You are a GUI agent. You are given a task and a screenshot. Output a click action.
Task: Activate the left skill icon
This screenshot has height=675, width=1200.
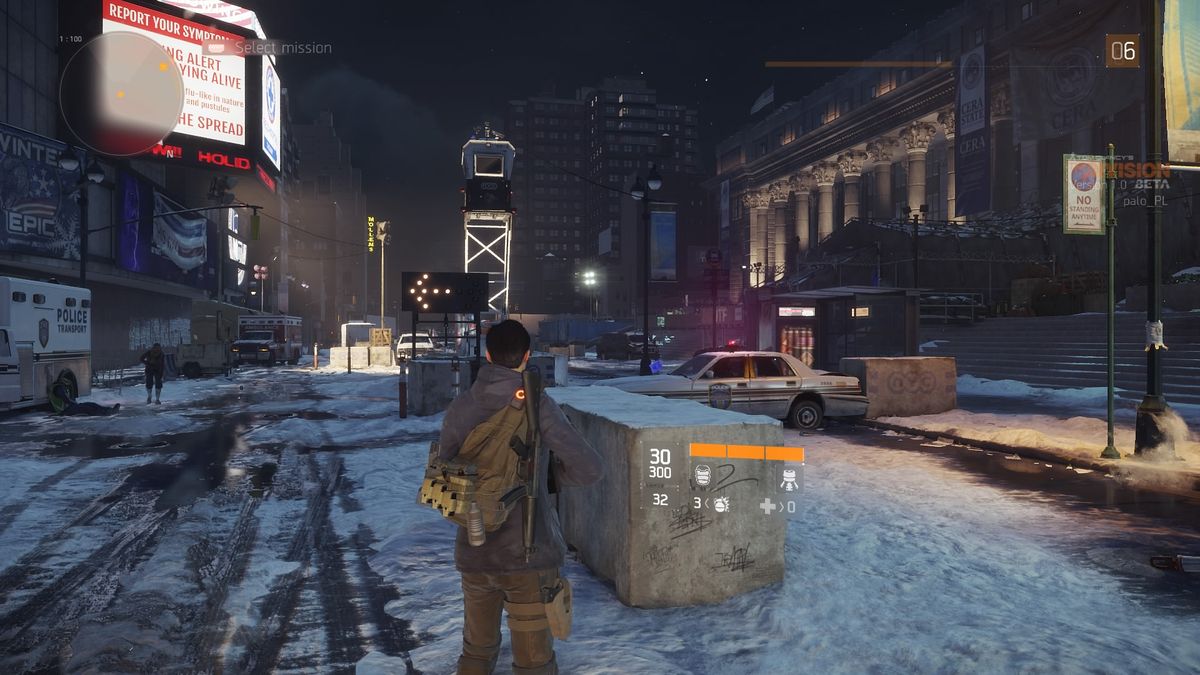(x=703, y=475)
